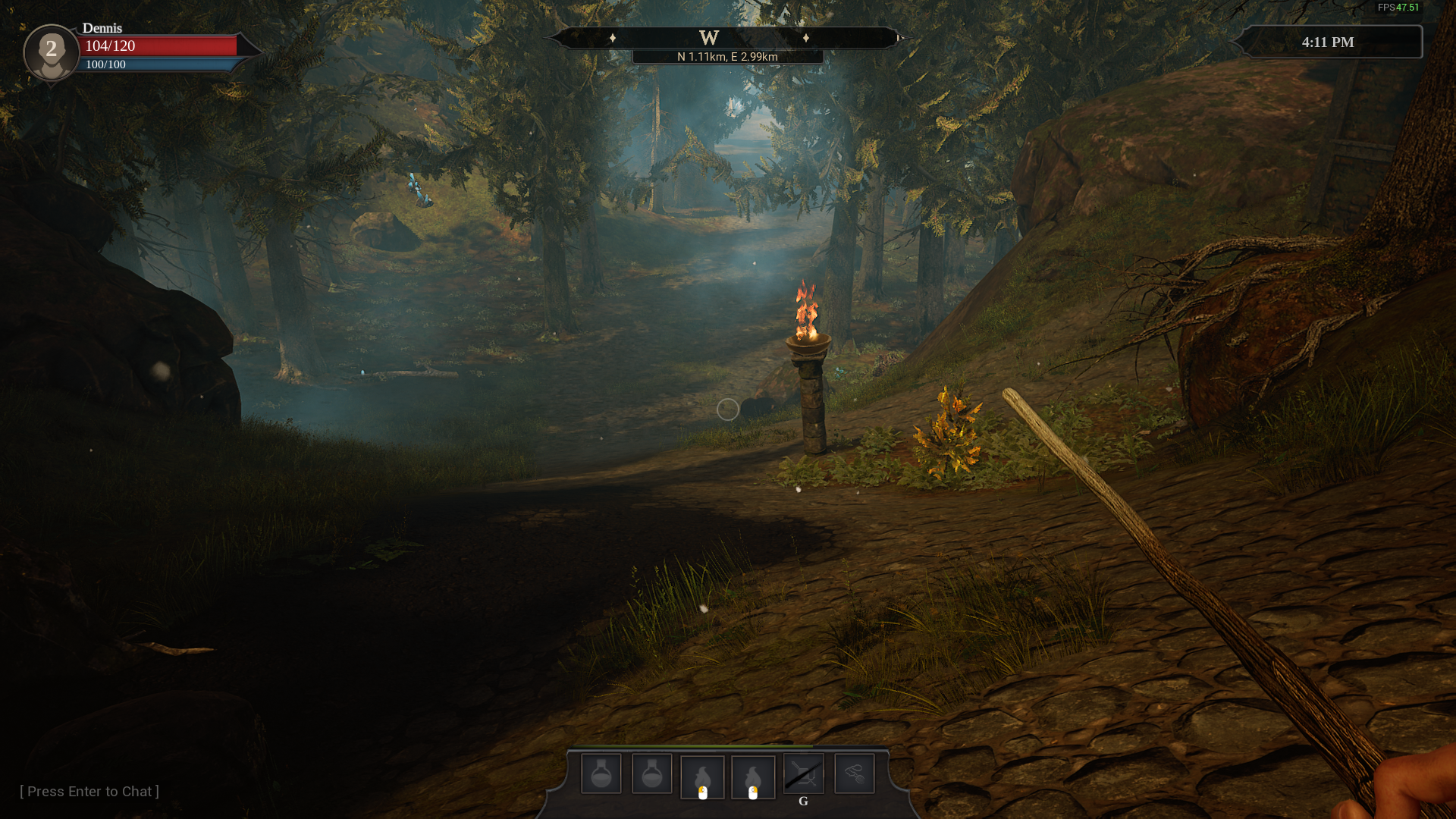Select the amulet necklace slot
Viewport: 1456px width, 819px height.
[x=854, y=774]
